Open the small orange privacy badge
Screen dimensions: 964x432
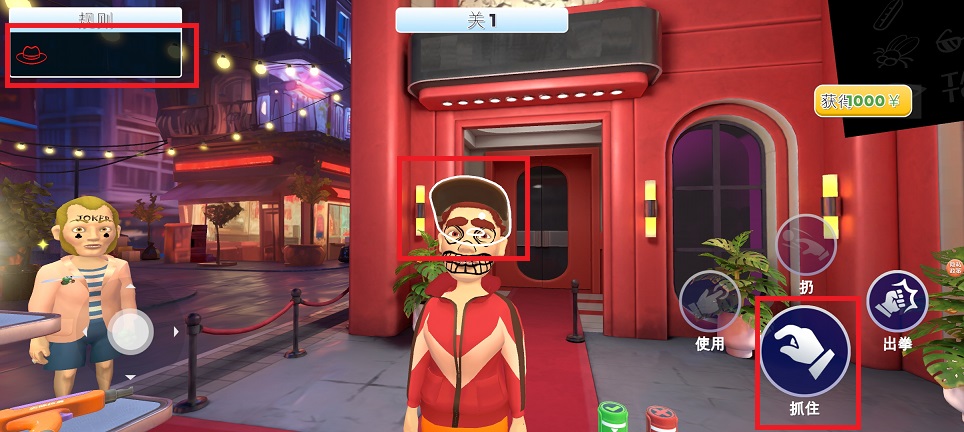pos(954,265)
